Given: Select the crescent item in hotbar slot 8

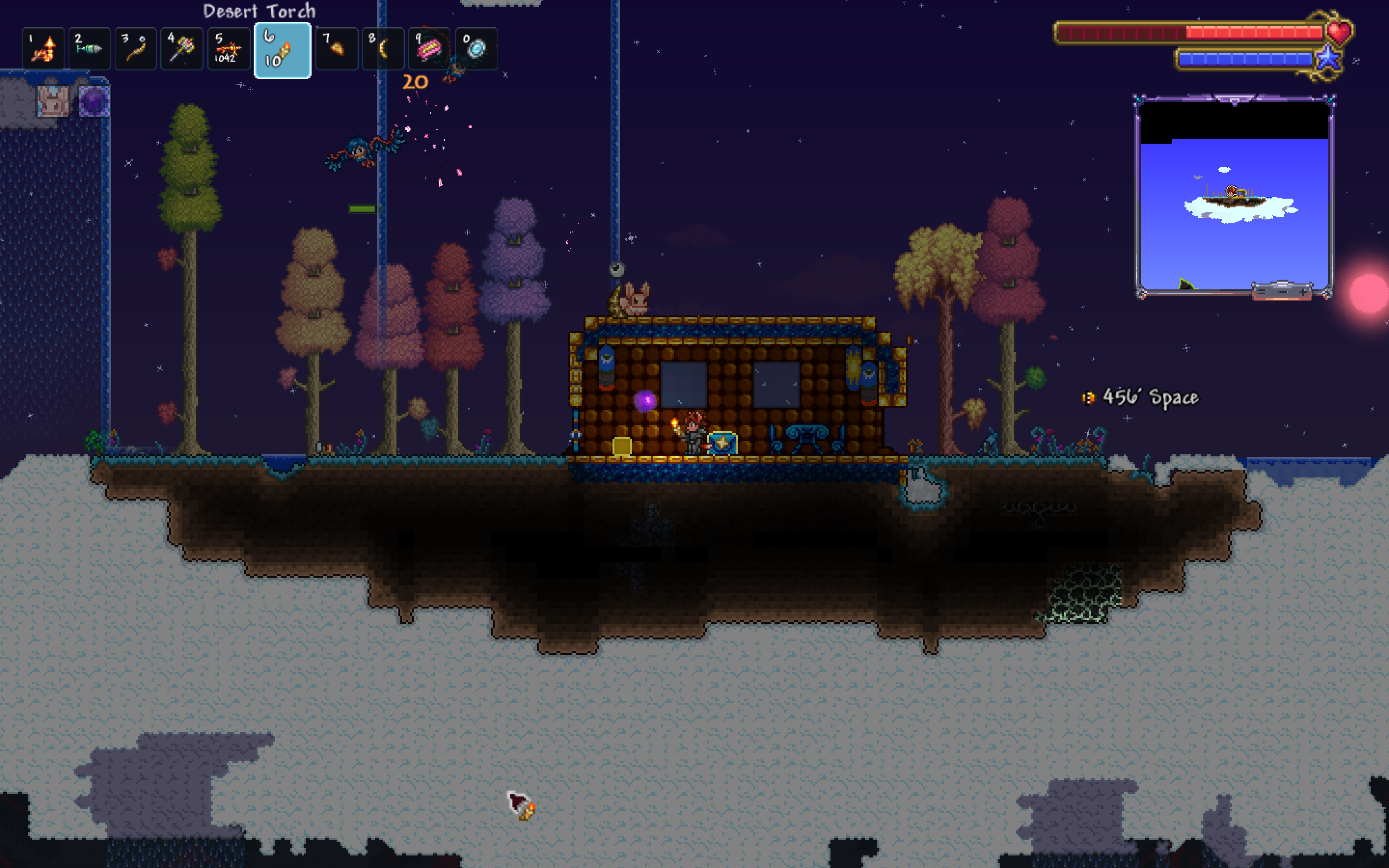Looking at the screenshot, I should 383,49.
